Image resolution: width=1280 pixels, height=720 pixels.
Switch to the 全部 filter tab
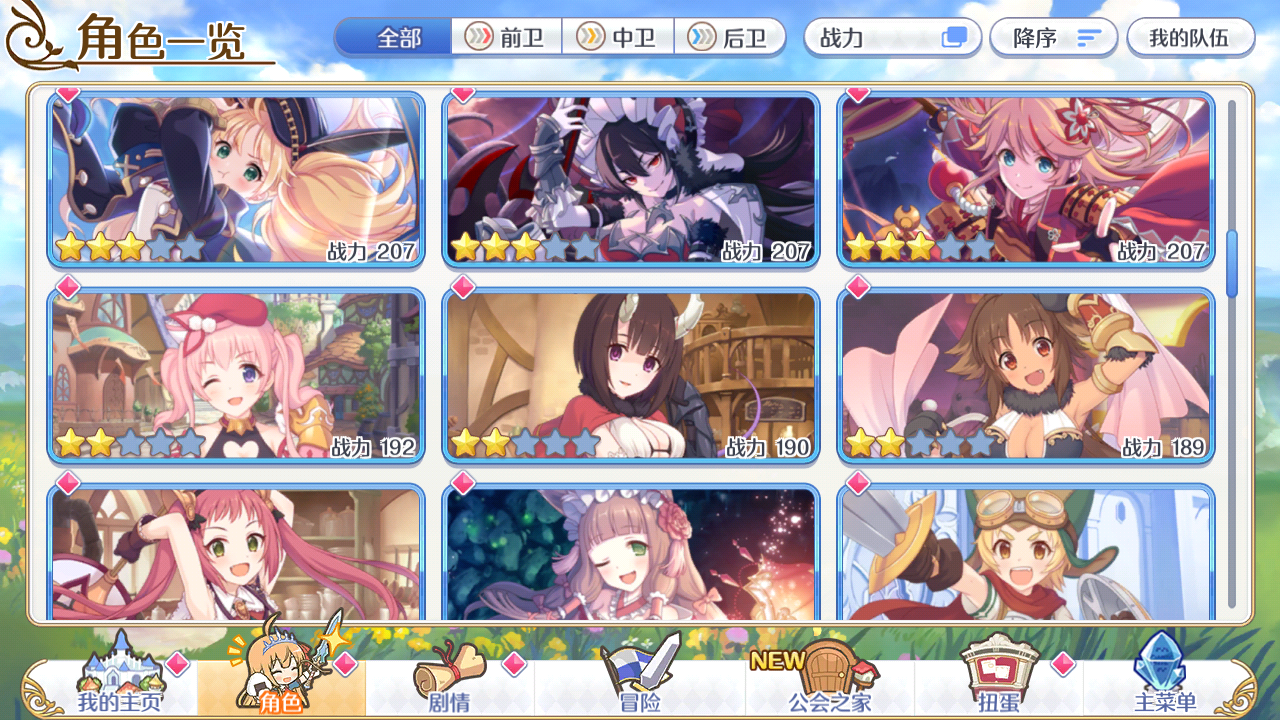394,37
